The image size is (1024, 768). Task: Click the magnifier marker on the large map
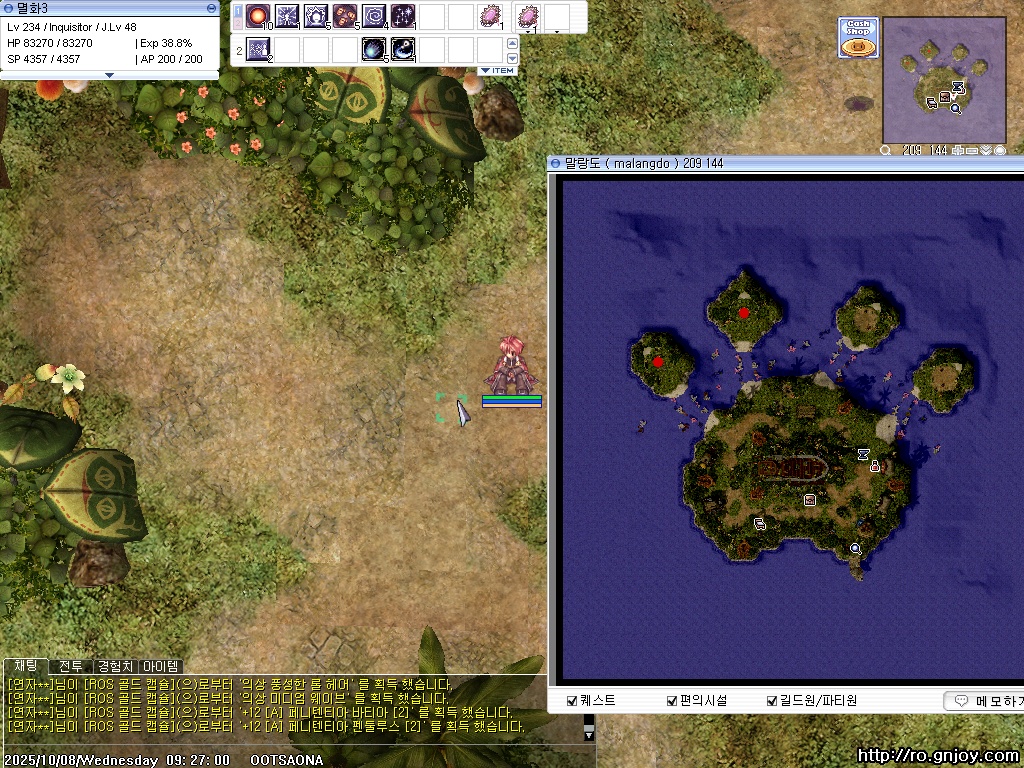click(x=855, y=548)
